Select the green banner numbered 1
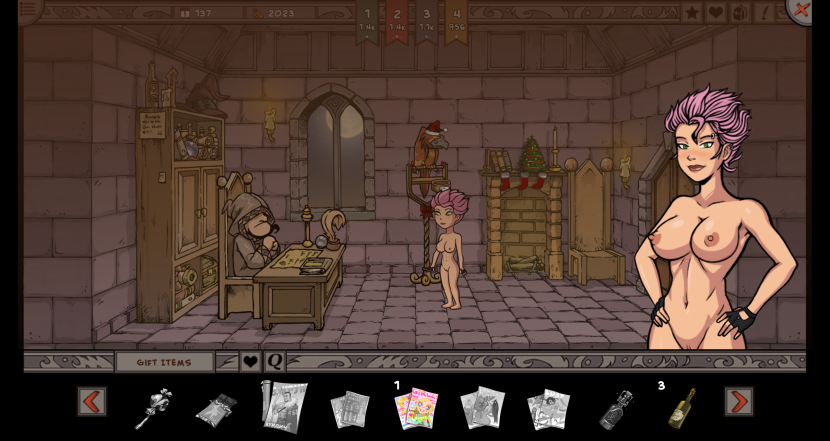Screen dimensions: 830x441 (367, 20)
